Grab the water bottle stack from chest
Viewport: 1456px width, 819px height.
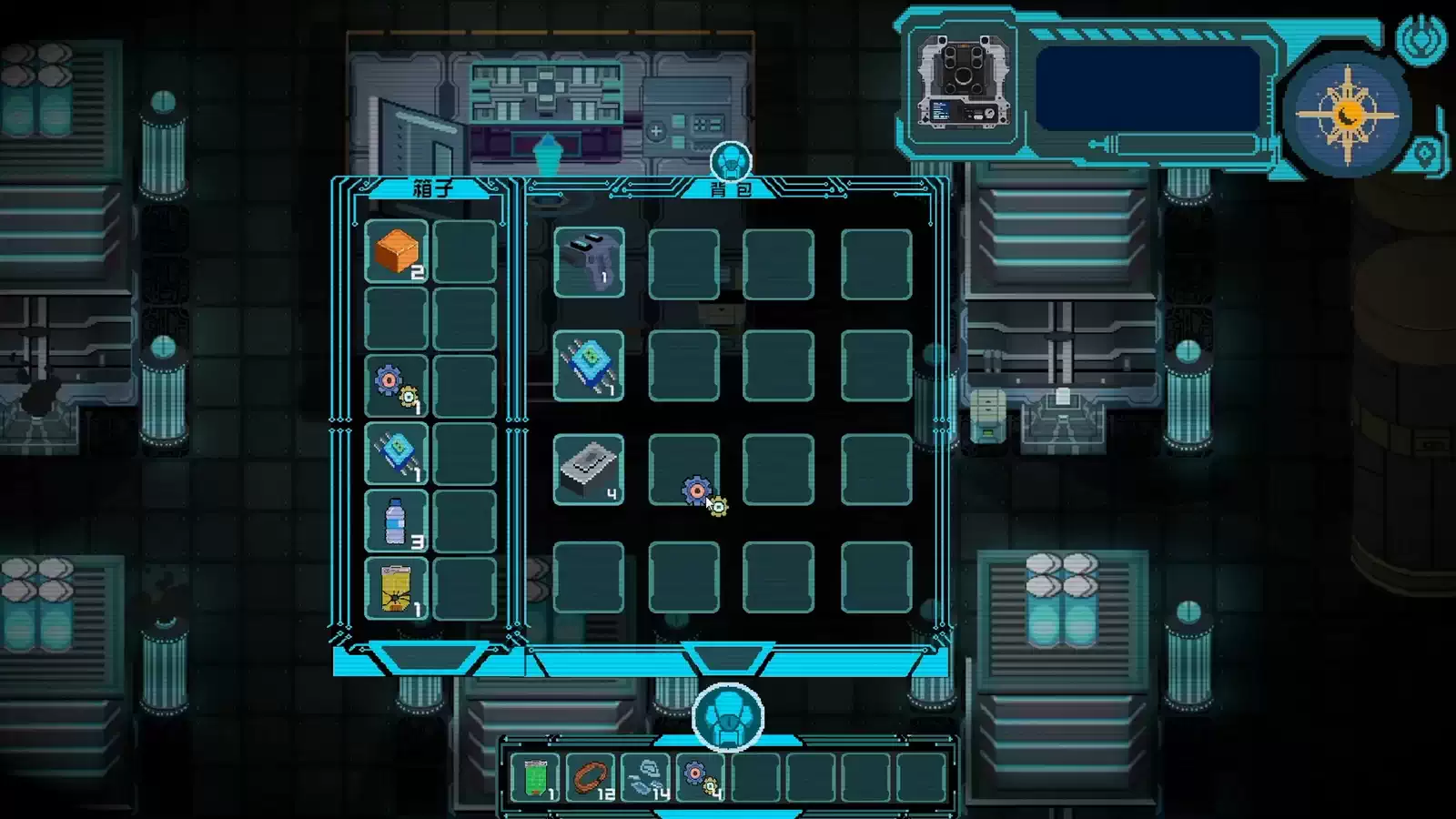tap(397, 521)
